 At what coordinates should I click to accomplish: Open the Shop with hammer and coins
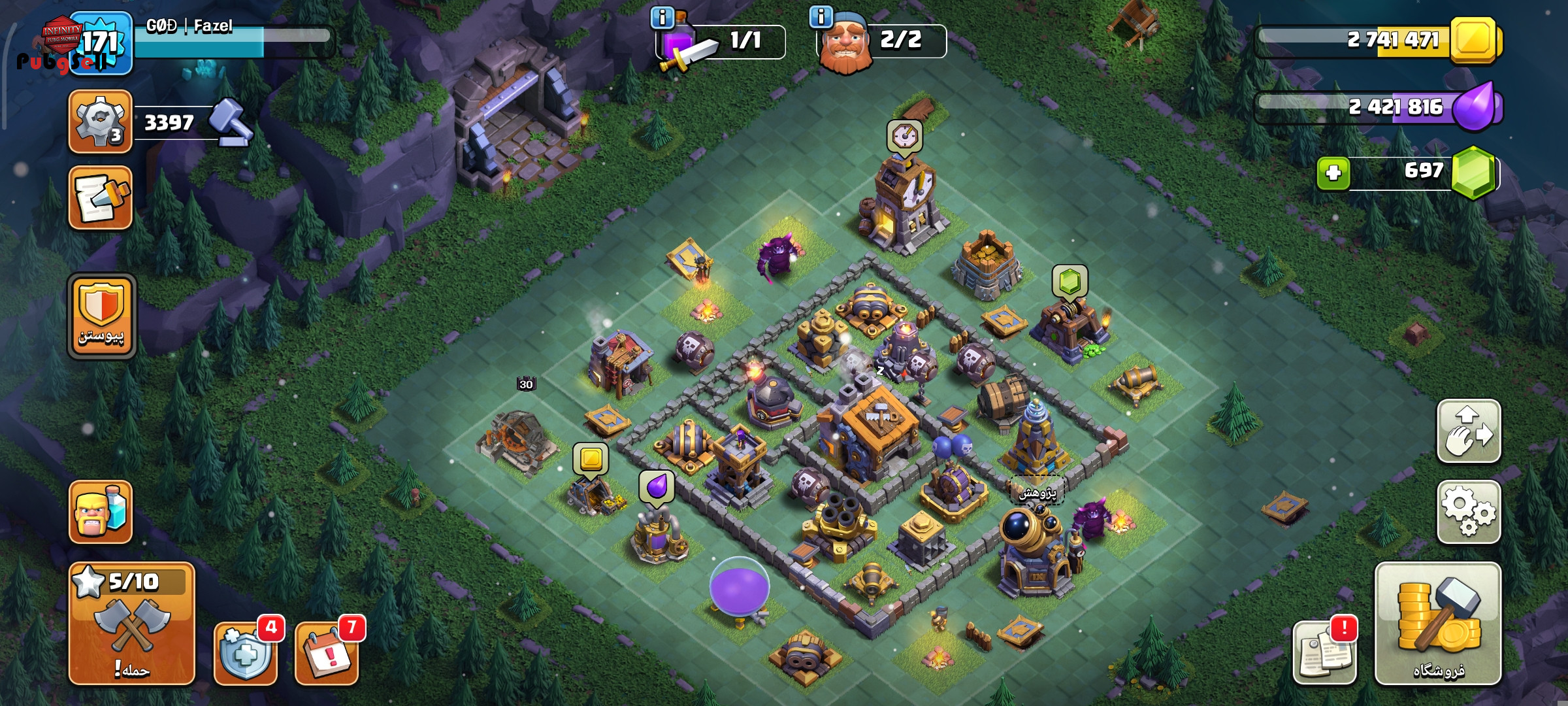click(1437, 623)
